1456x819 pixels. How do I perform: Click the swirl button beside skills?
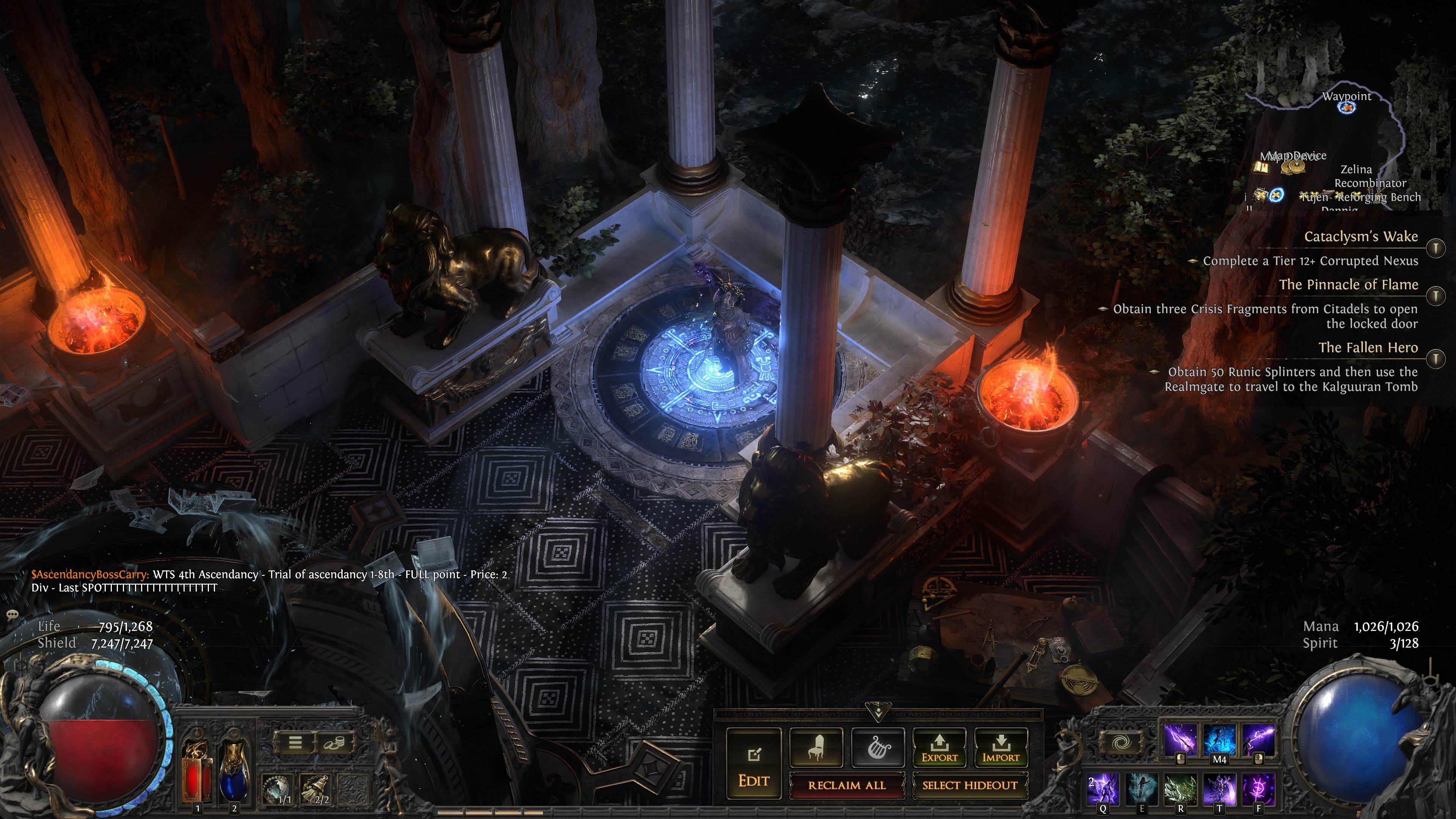pos(1120,742)
